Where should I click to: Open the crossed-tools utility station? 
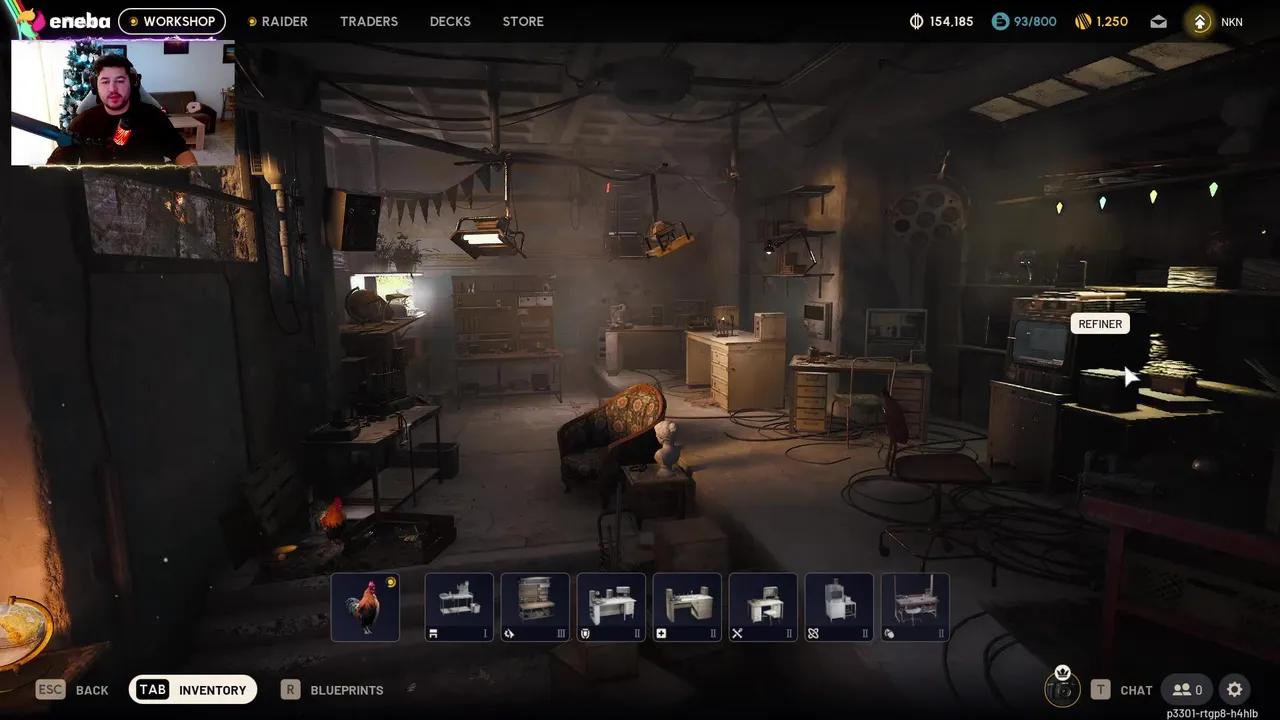coord(763,606)
